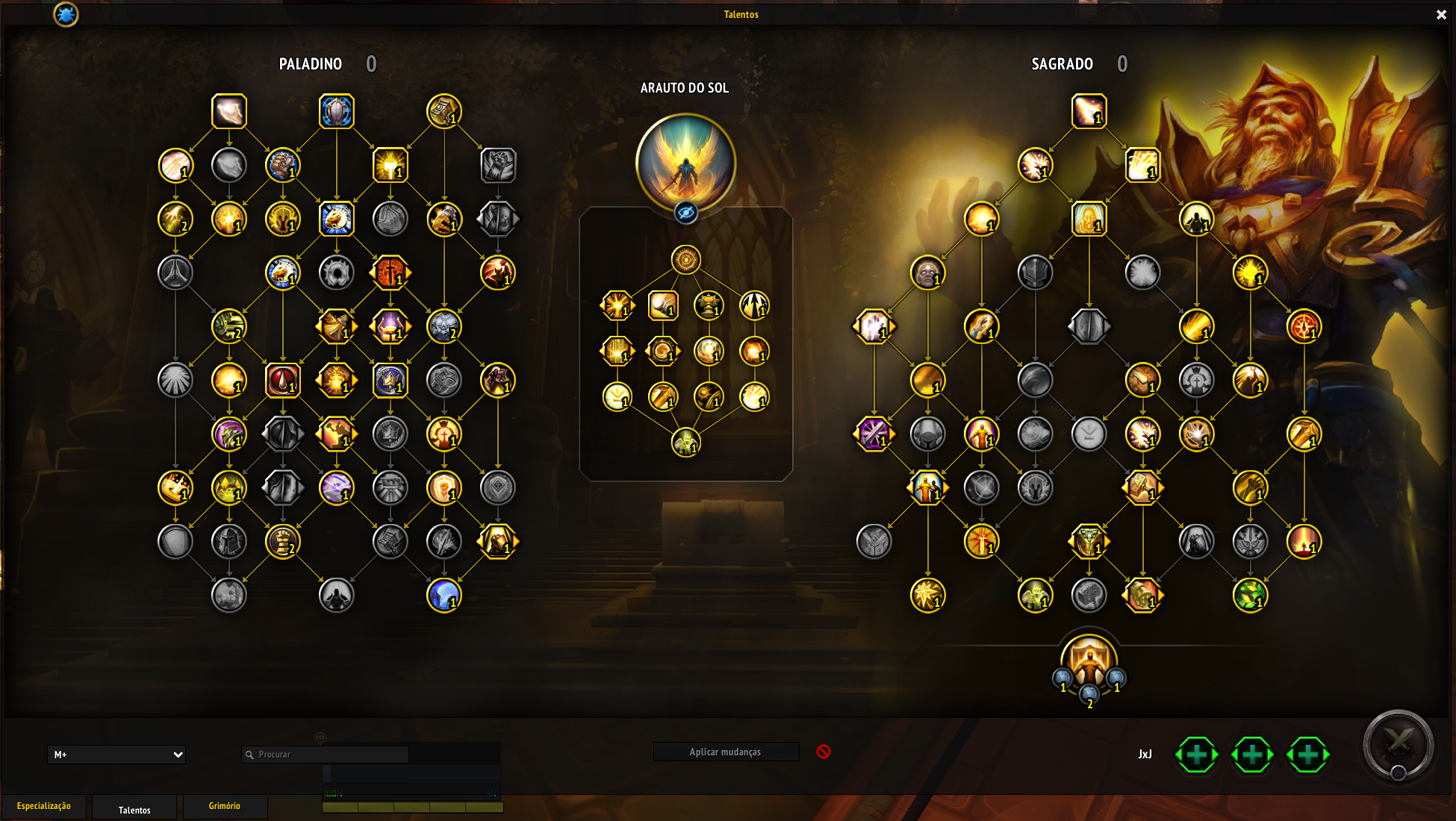Select the top sun node of hero tree

[x=685, y=260]
